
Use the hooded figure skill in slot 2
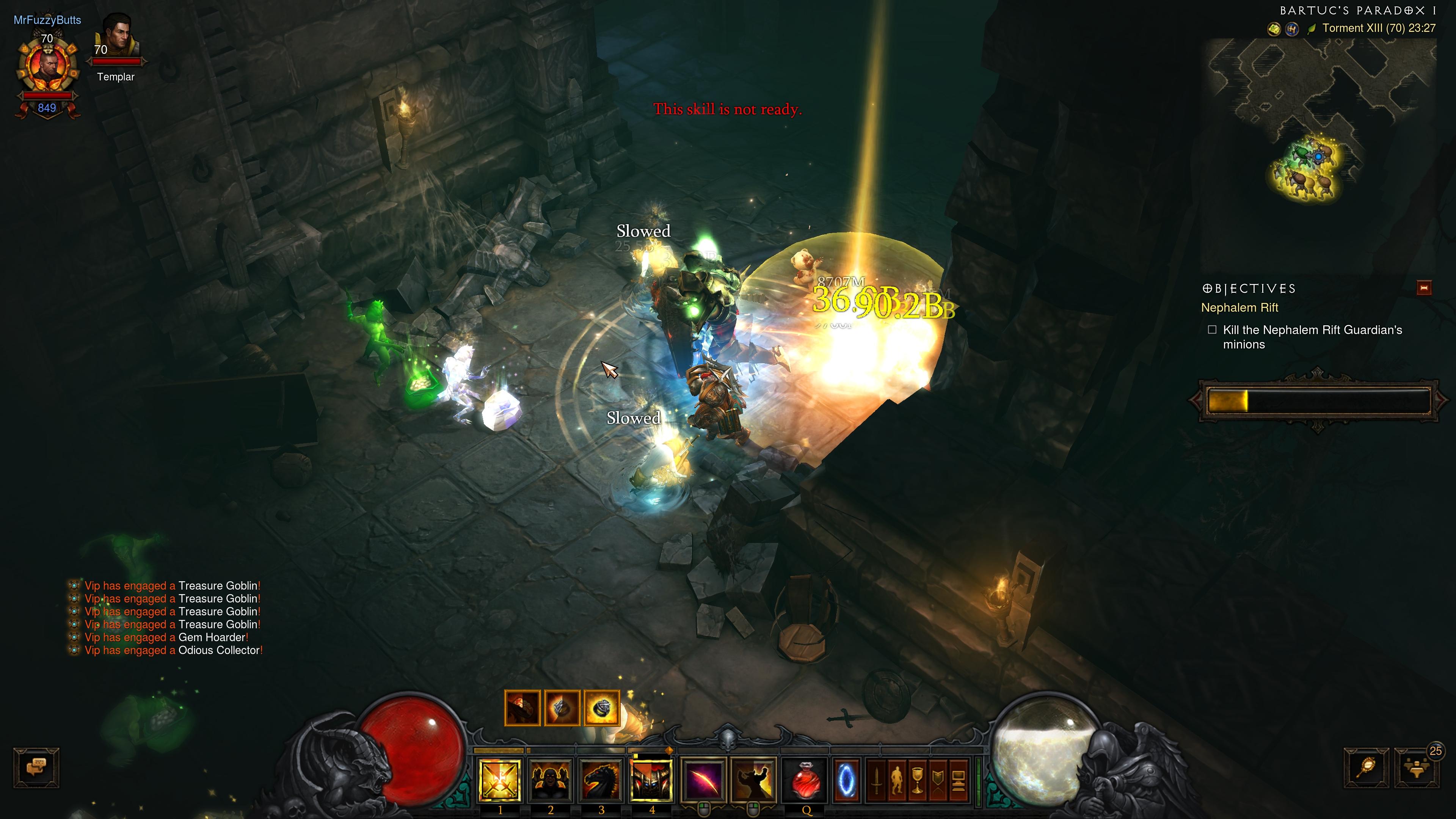[549, 780]
